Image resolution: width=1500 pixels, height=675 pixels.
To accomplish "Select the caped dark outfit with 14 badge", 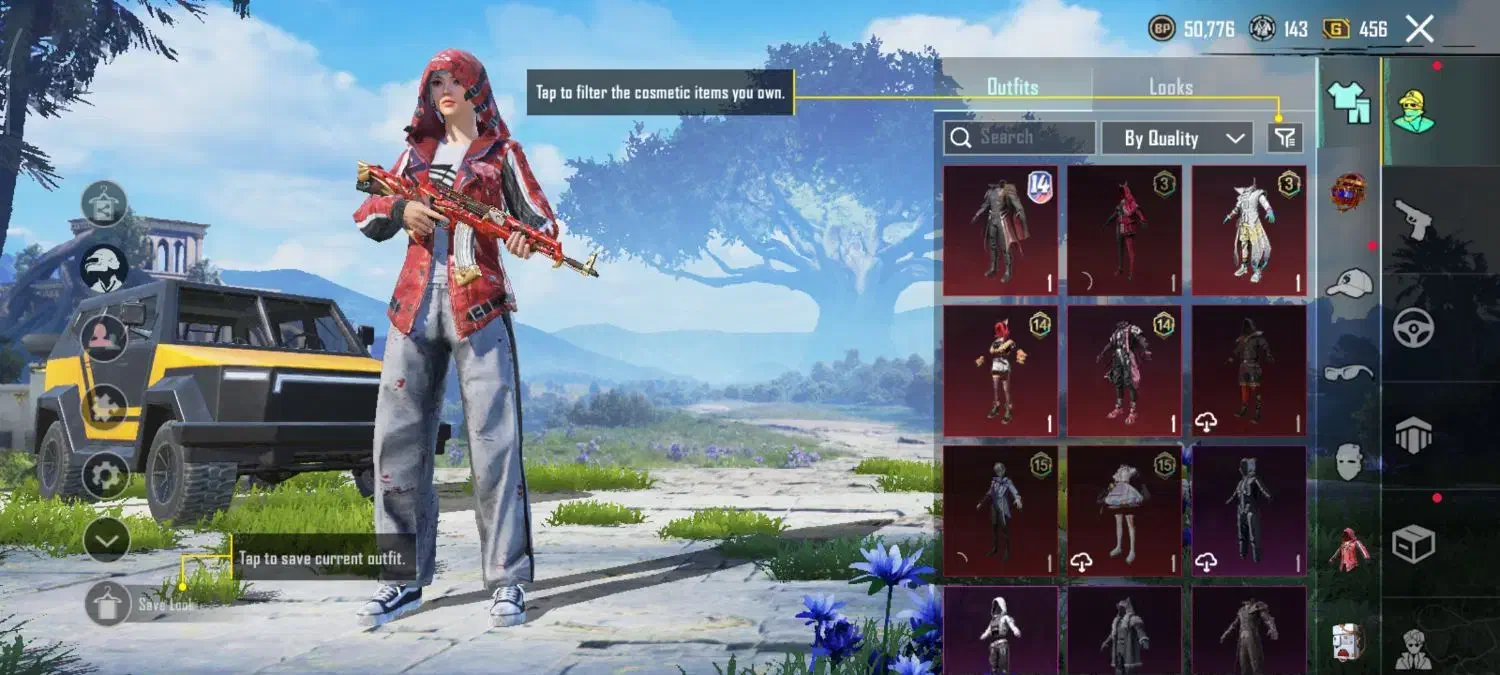I will tap(1000, 231).
